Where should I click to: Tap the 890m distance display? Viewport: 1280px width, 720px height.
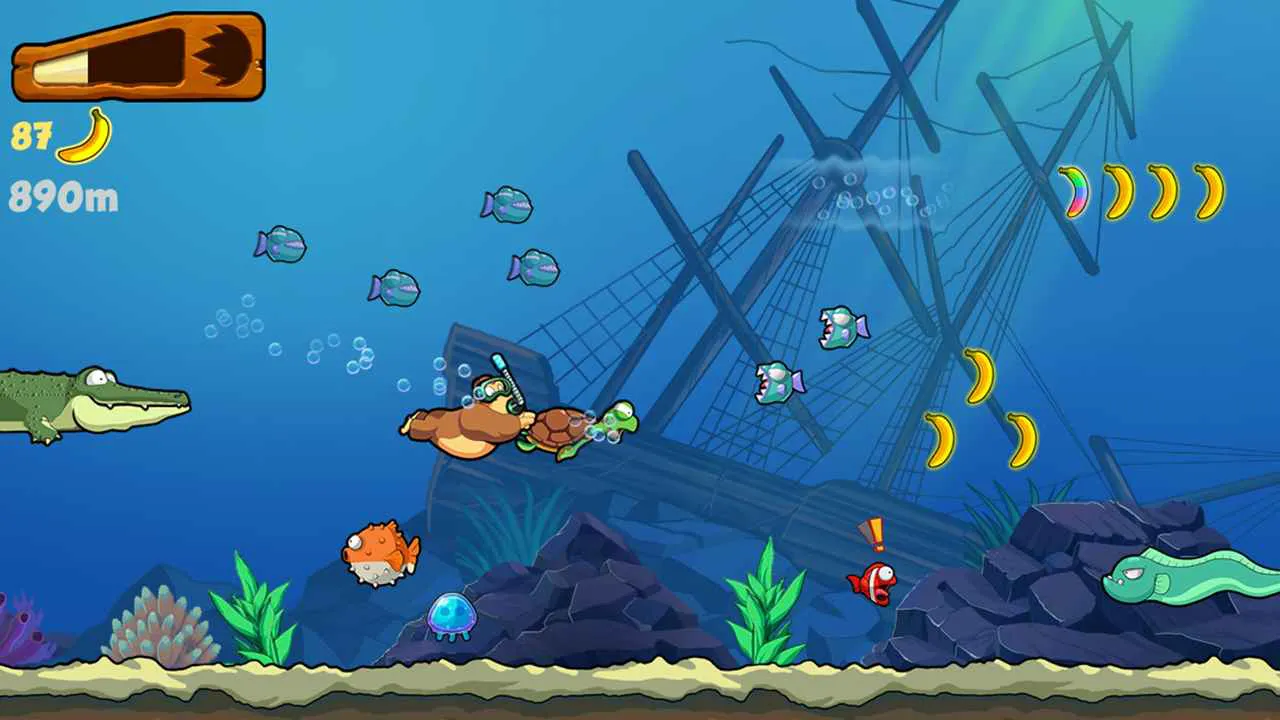pos(62,196)
